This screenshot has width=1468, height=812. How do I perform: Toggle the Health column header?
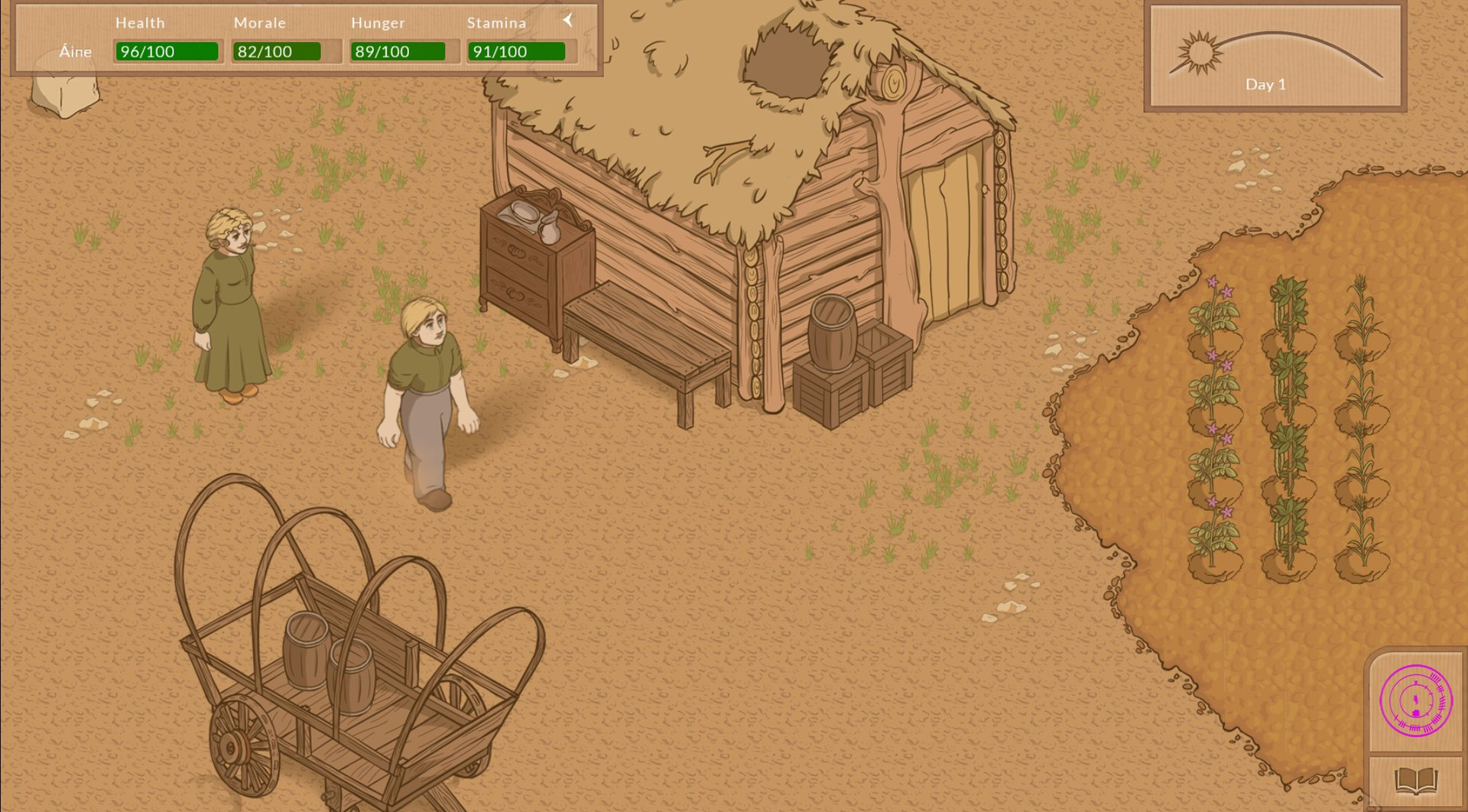pos(140,22)
